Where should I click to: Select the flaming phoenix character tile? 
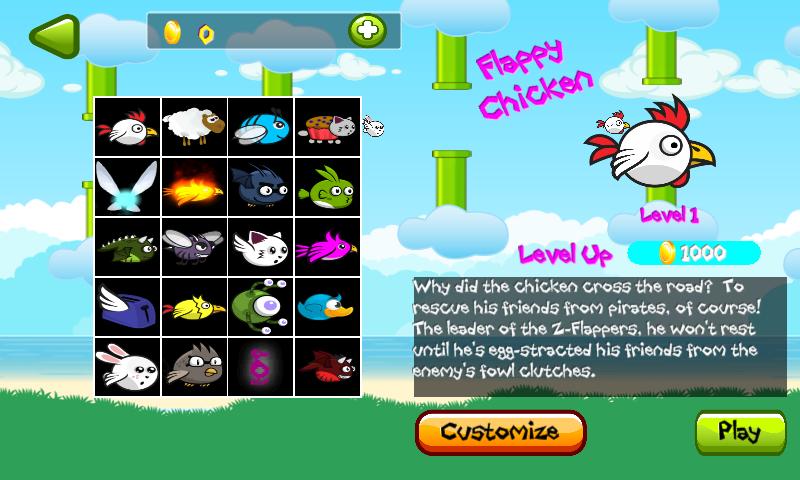pos(194,187)
